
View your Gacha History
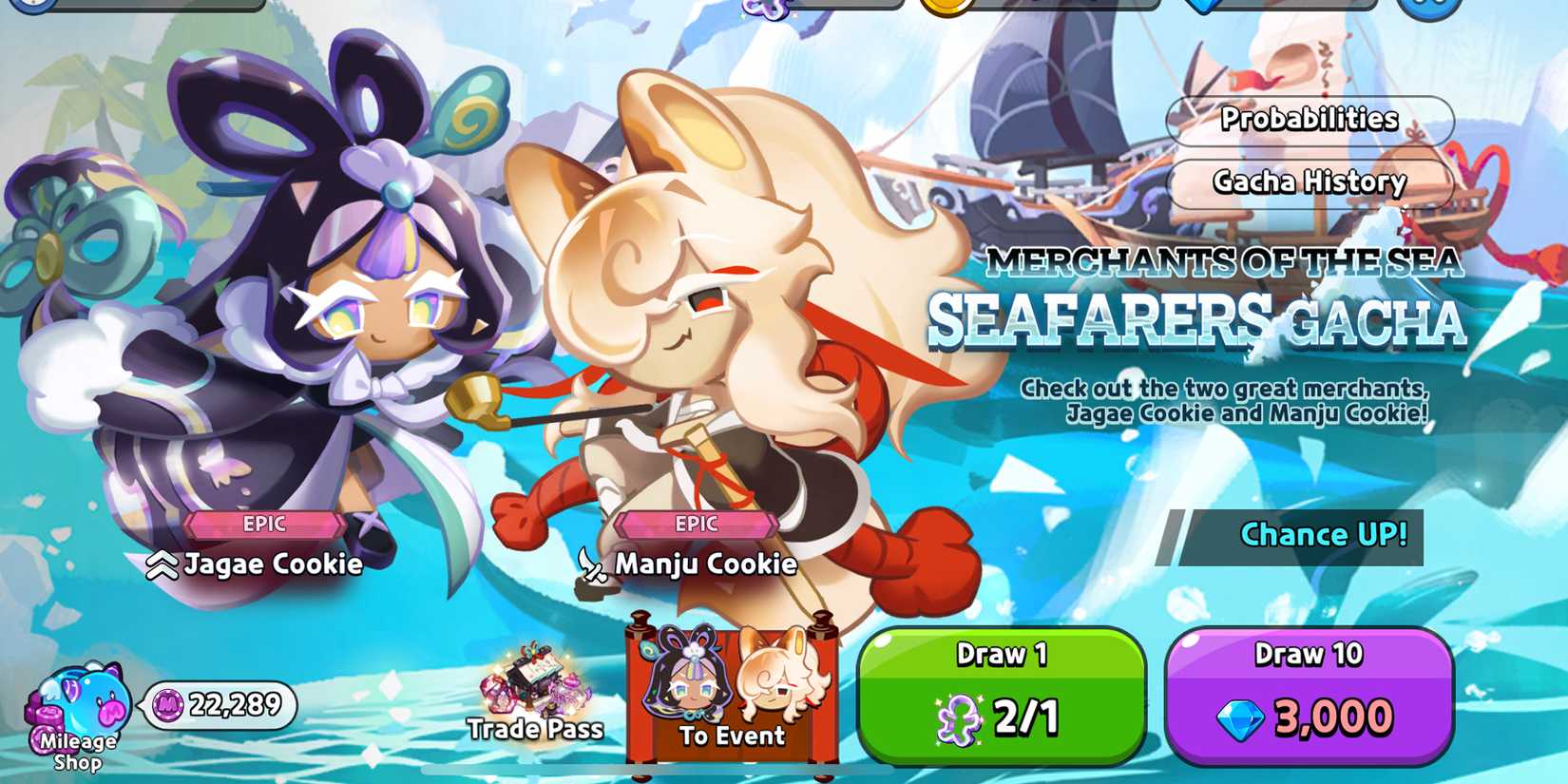pyautogui.click(x=1310, y=181)
